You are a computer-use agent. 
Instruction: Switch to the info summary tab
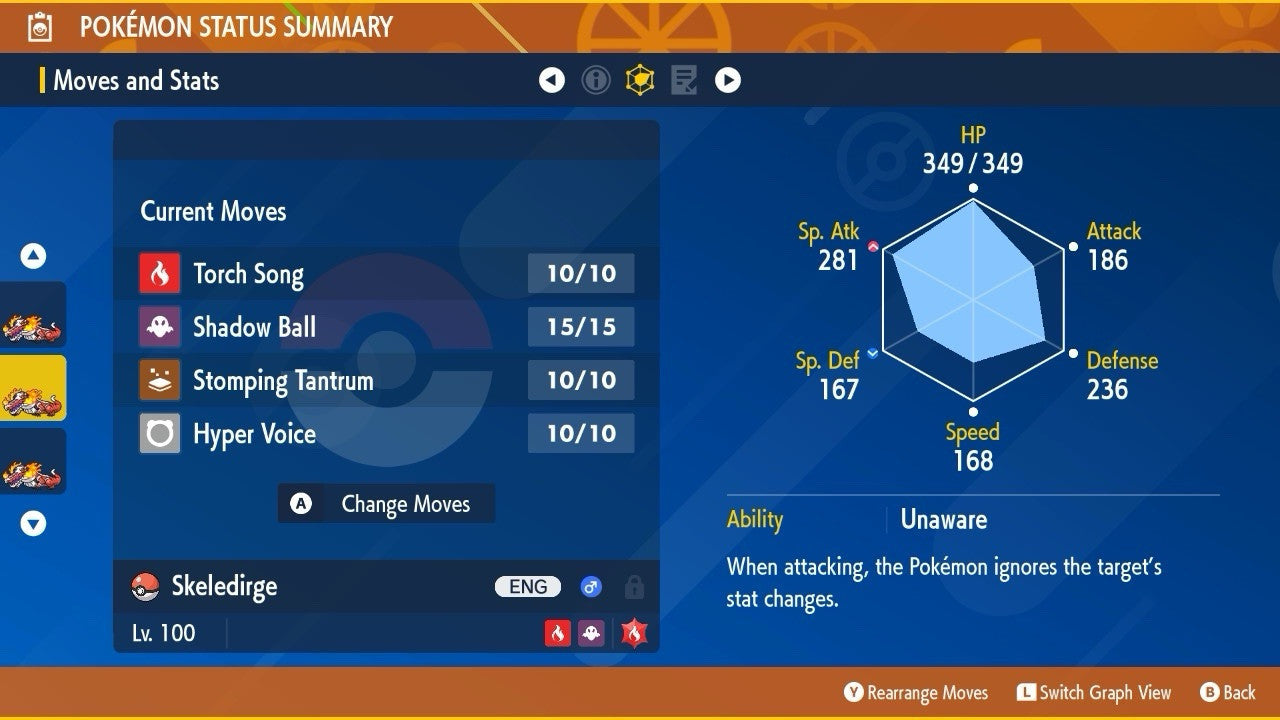(596, 80)
